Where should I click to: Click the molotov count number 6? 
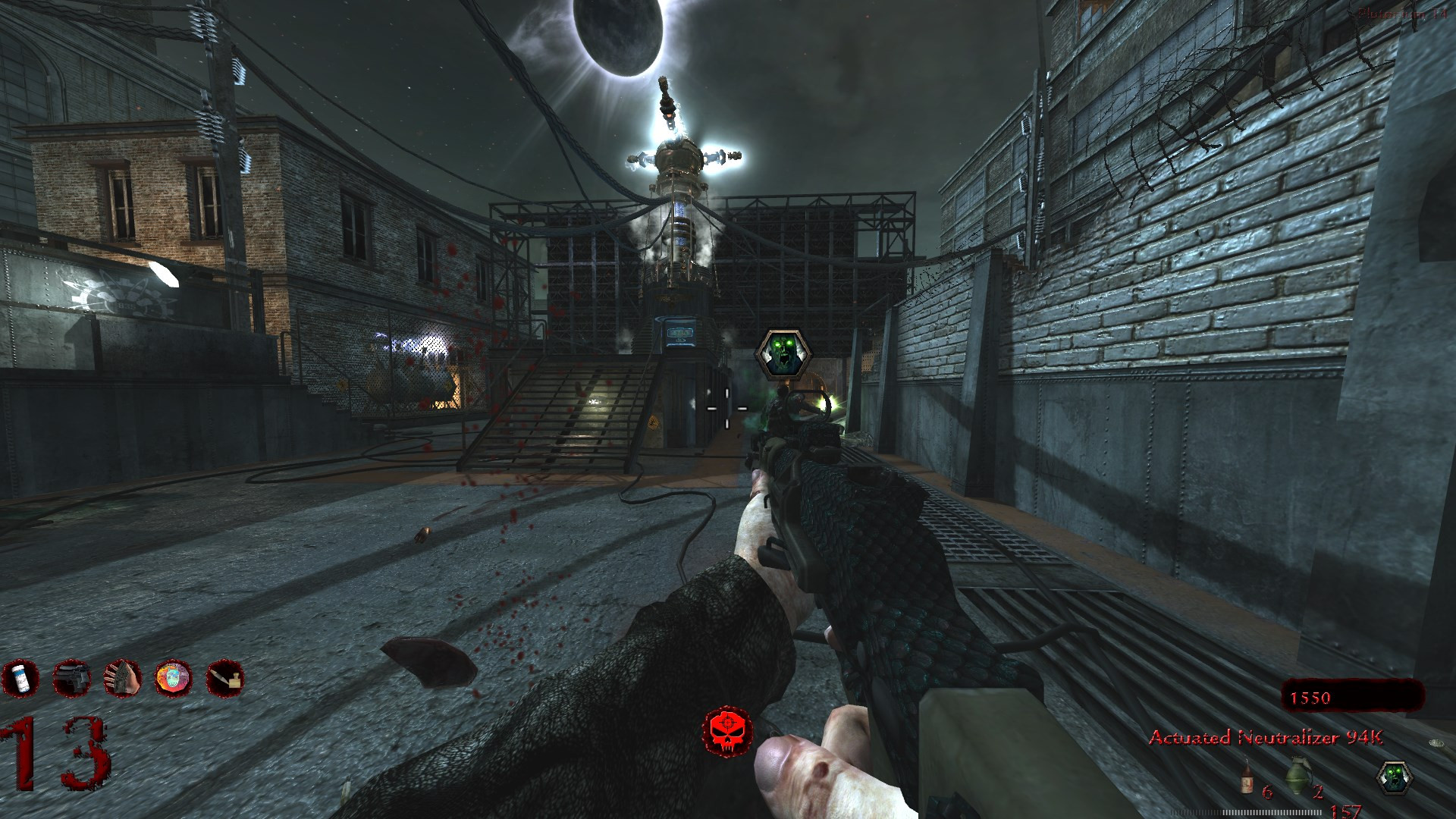coord(1268,792)
